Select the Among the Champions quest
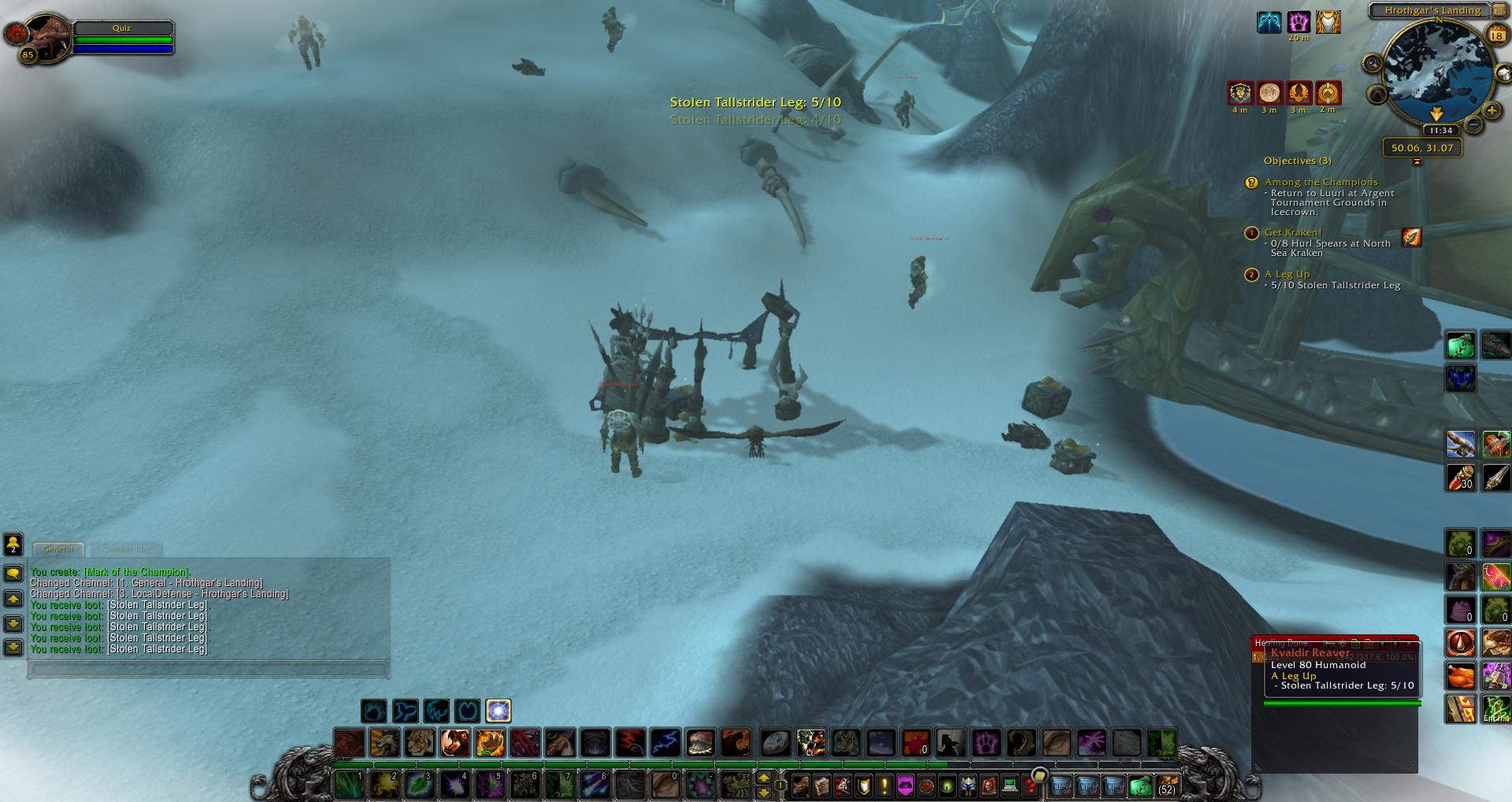This screenshot has height=802, width=1512. (1321, 182)
